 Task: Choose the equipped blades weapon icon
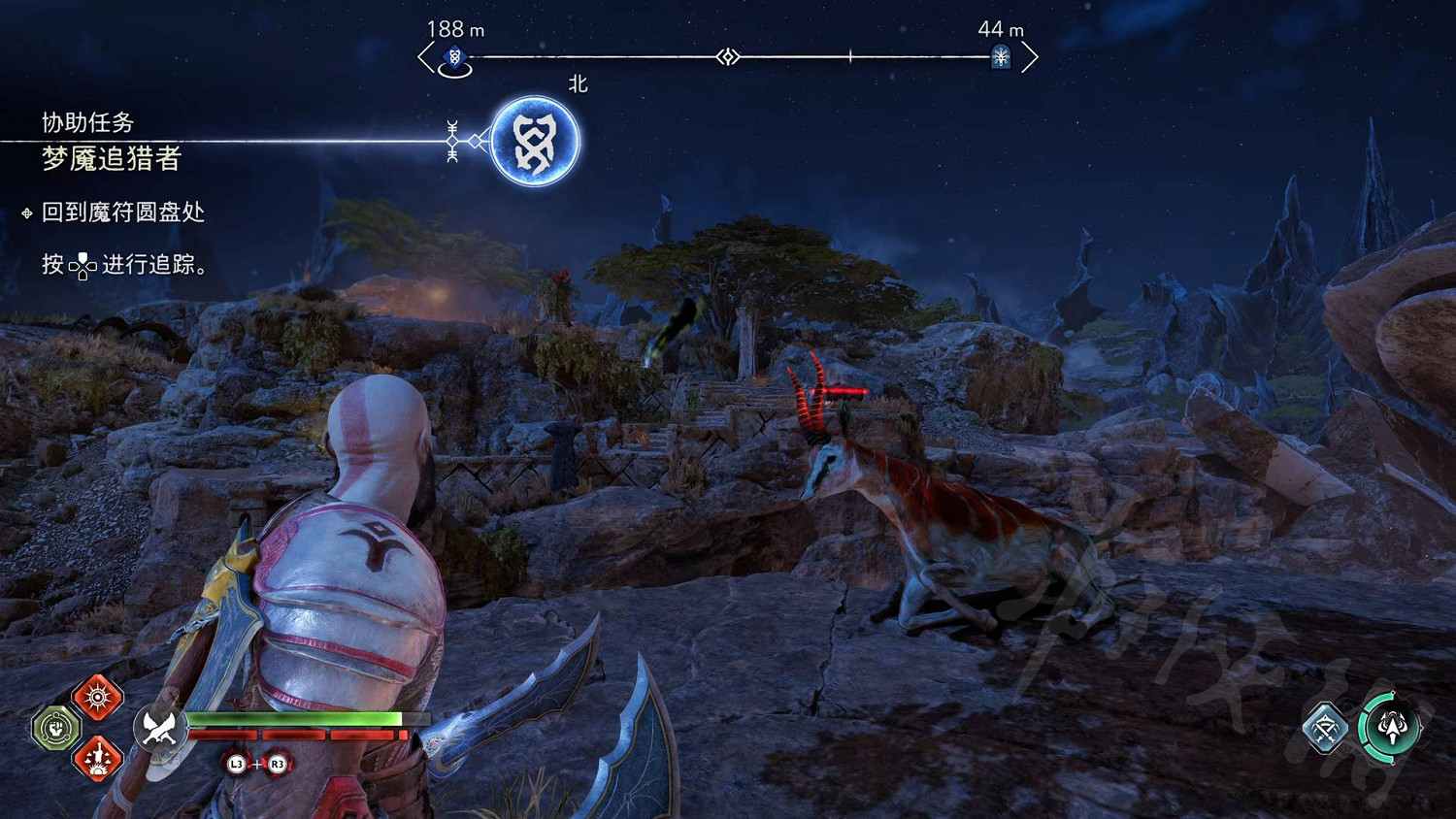pyautogui.click(x=159, y=727)
